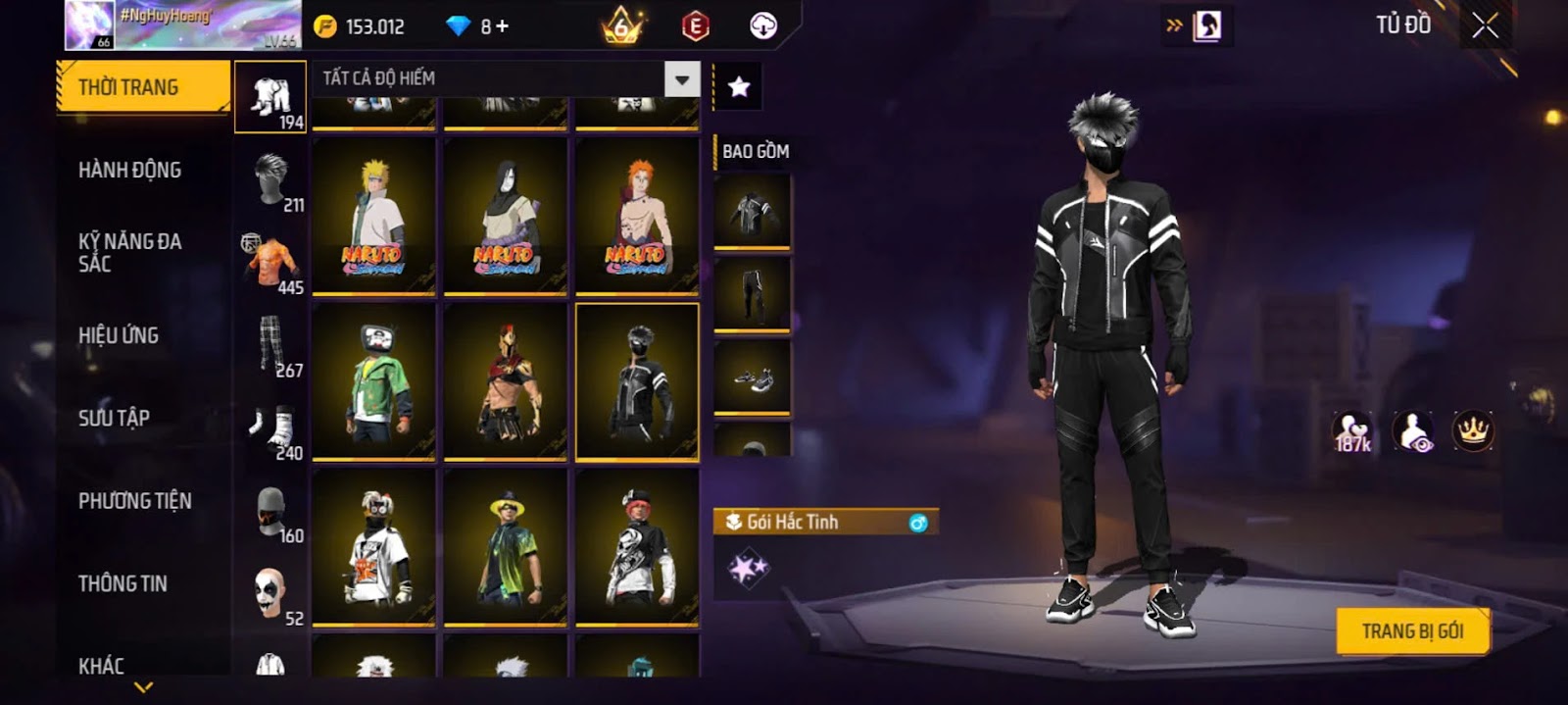Screen dimensions: 1568x705
Task: Close the Tủ Đồ wardrobe screen
Action: click(x=1485, y=25)
